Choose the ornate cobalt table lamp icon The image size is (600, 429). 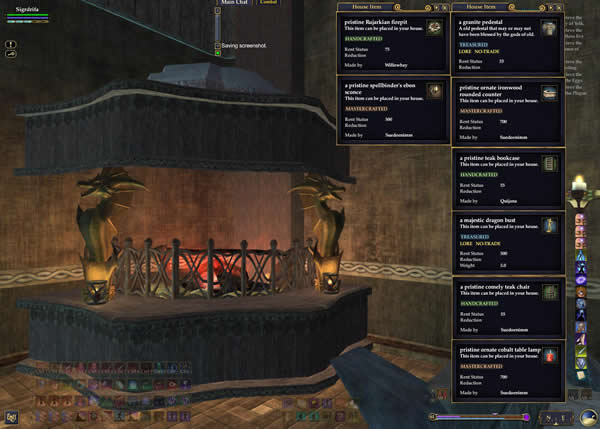click(x=550, y=355)
